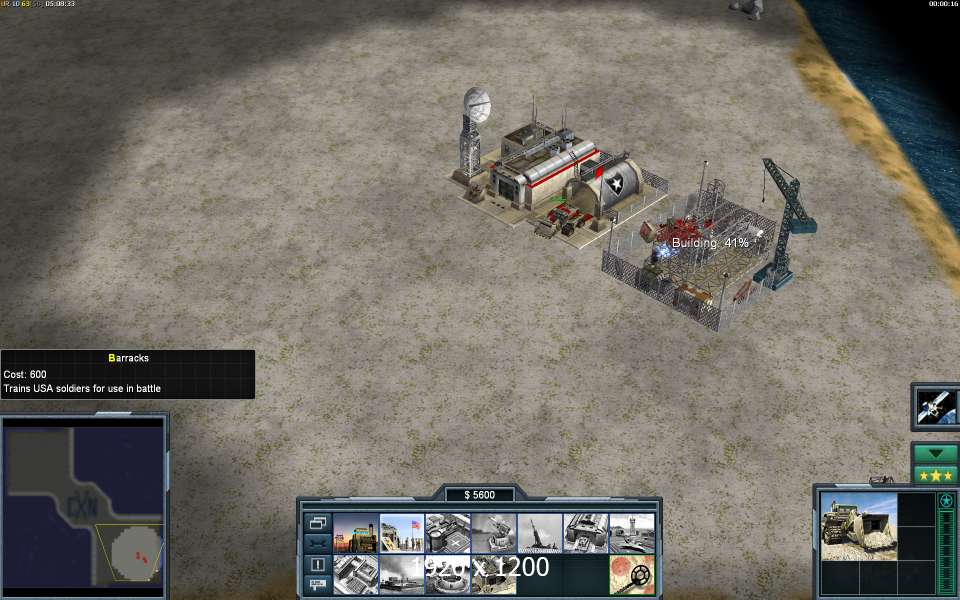Click the green down-arrow button
Viewport: 960px width, 600px height.
pyautogui.click(x=935, y=454)
